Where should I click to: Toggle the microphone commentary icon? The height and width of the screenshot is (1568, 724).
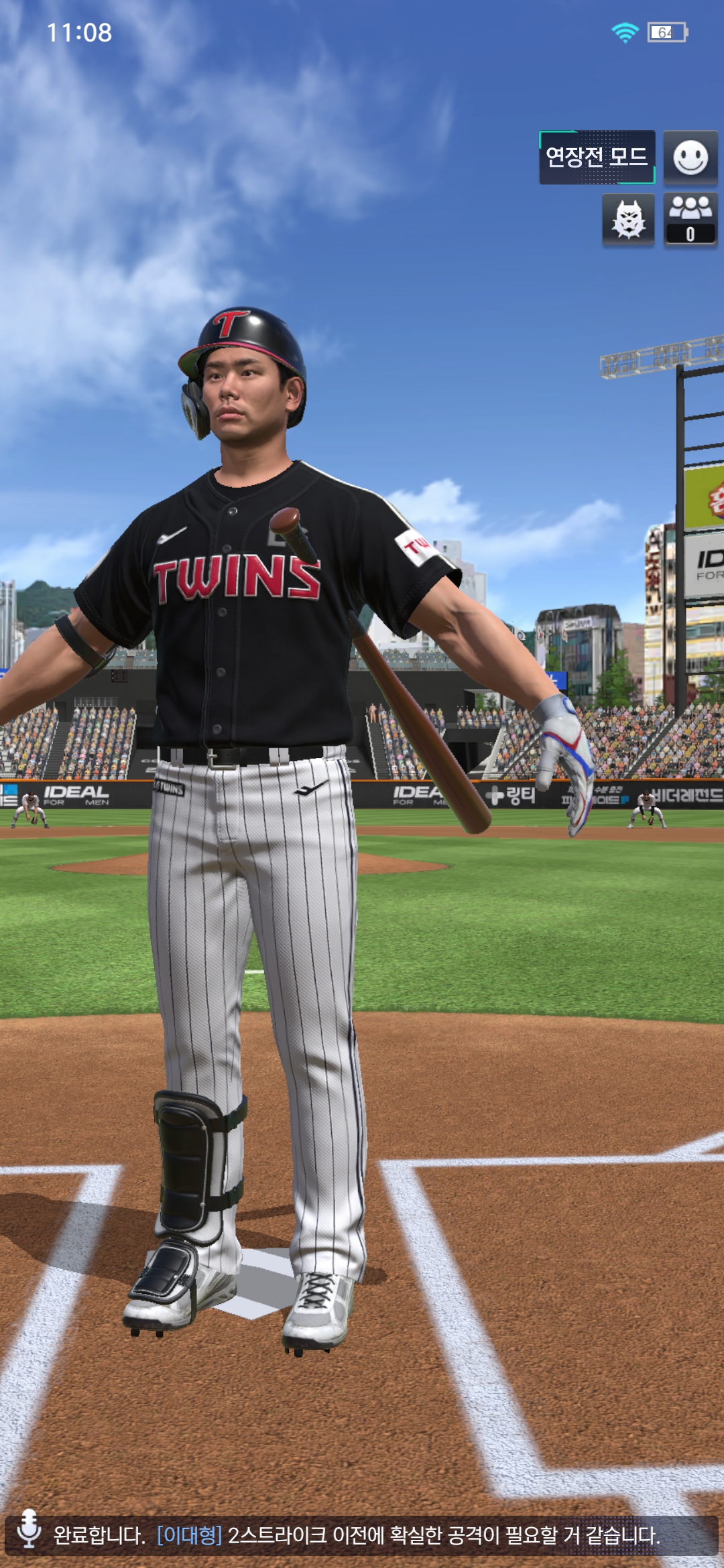pos(29,1529)
